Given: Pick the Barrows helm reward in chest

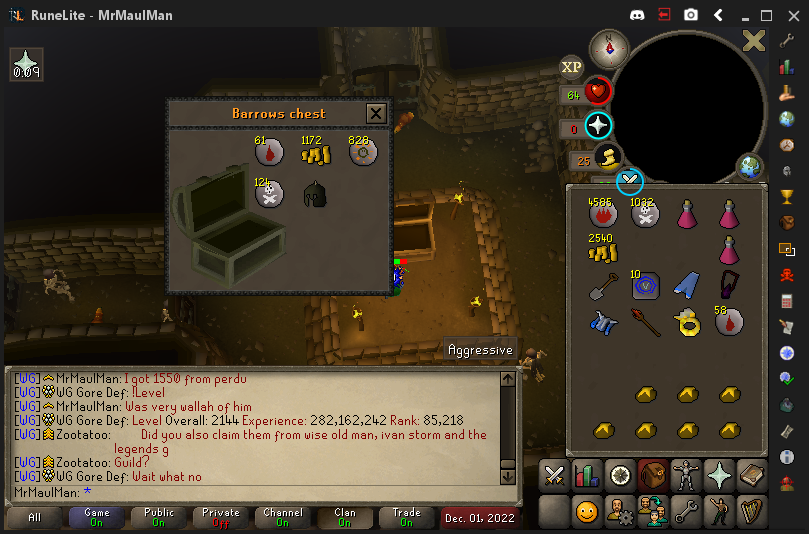Looking at the screenshot, I should (316, 195).
